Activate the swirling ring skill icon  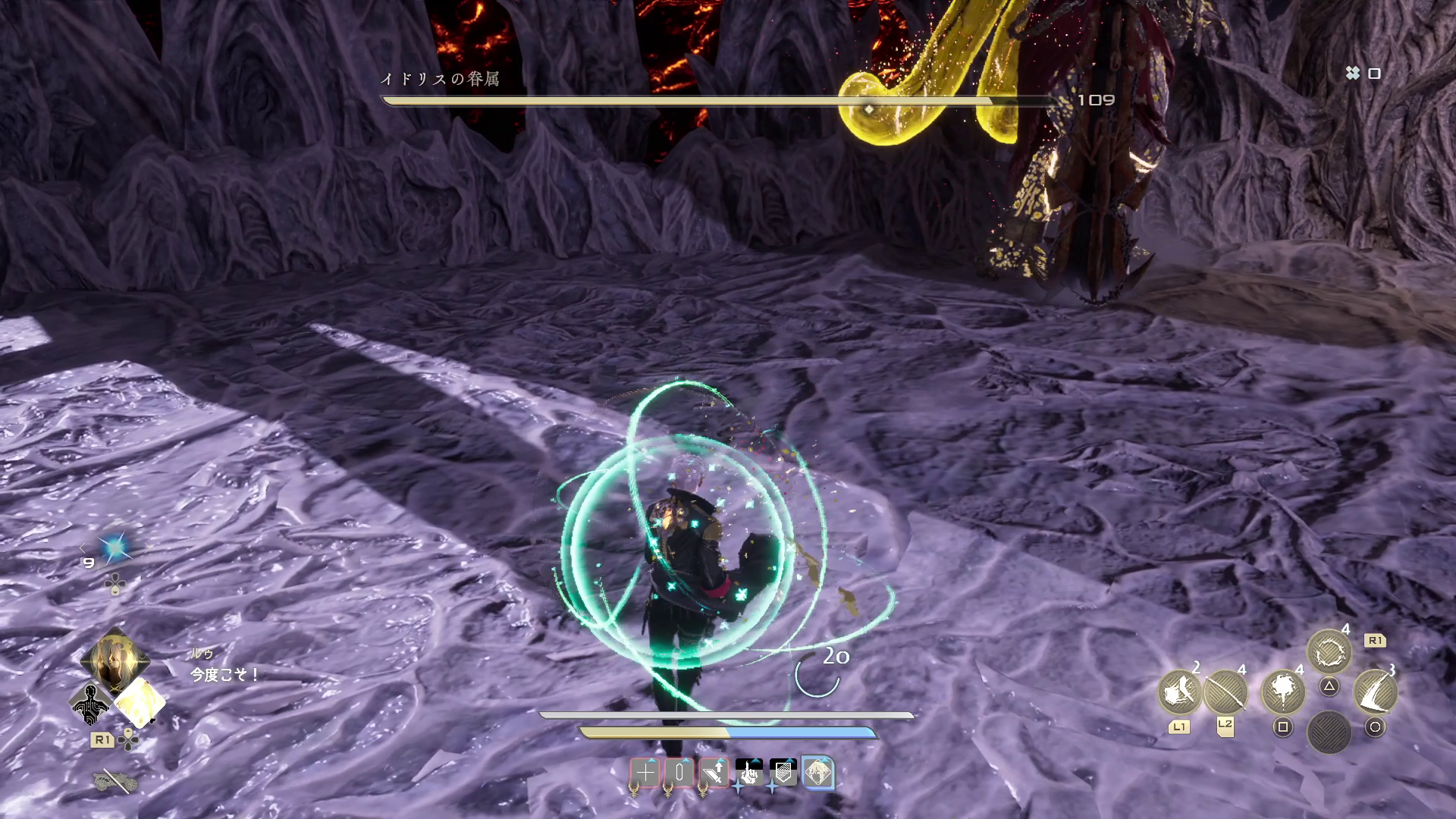(1329, 651)
